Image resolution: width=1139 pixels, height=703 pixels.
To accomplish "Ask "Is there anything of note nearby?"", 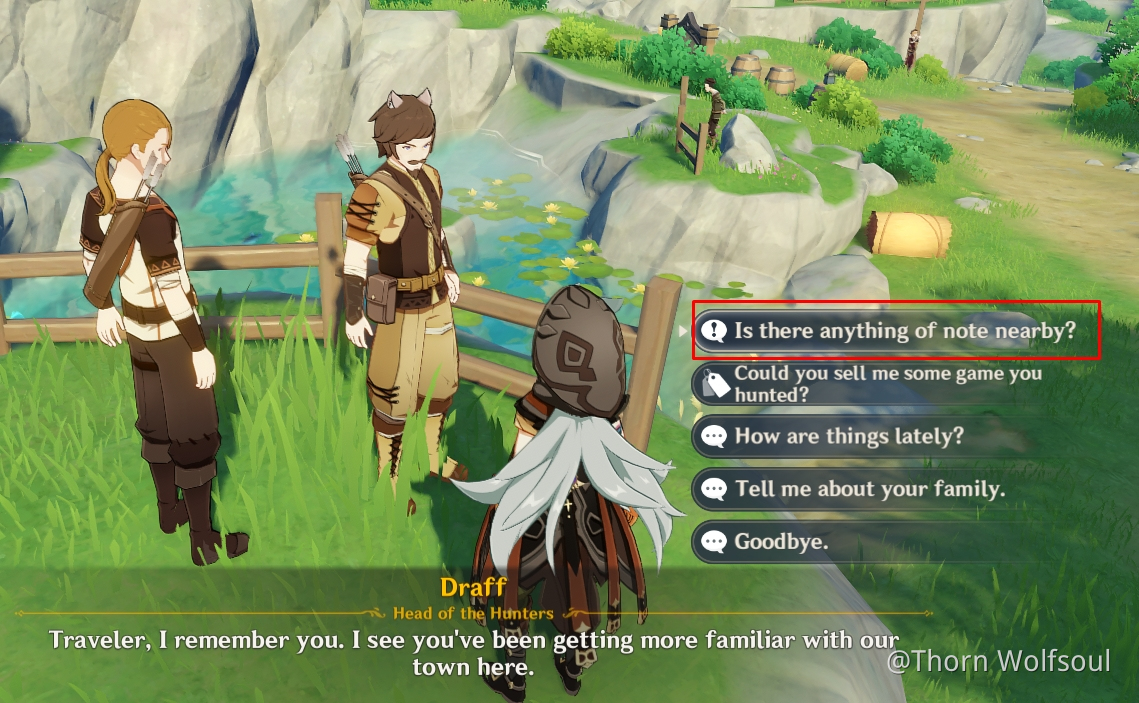I will (x=895, y=330).
